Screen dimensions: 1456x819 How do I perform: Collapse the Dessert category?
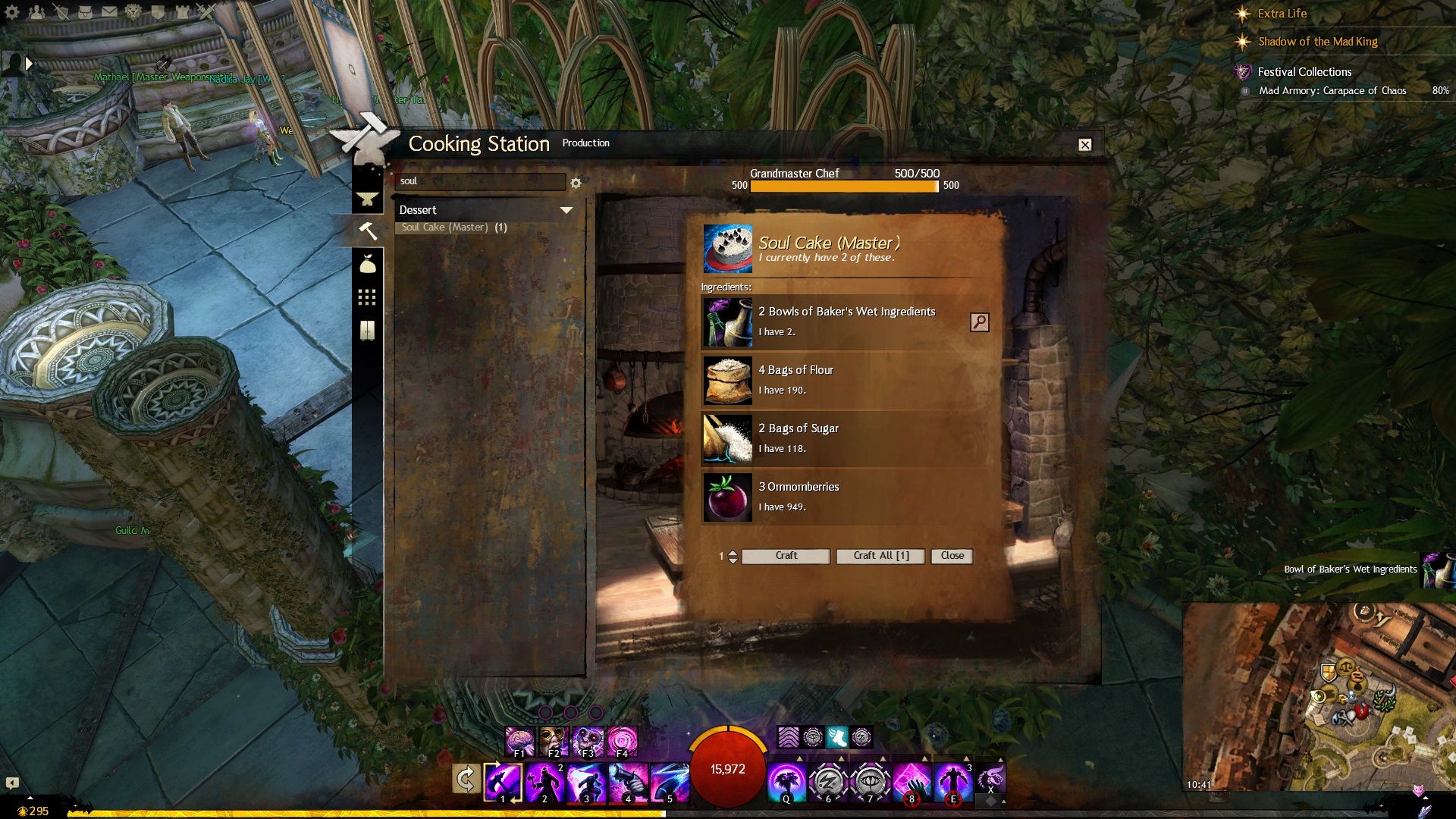(566, 210)
